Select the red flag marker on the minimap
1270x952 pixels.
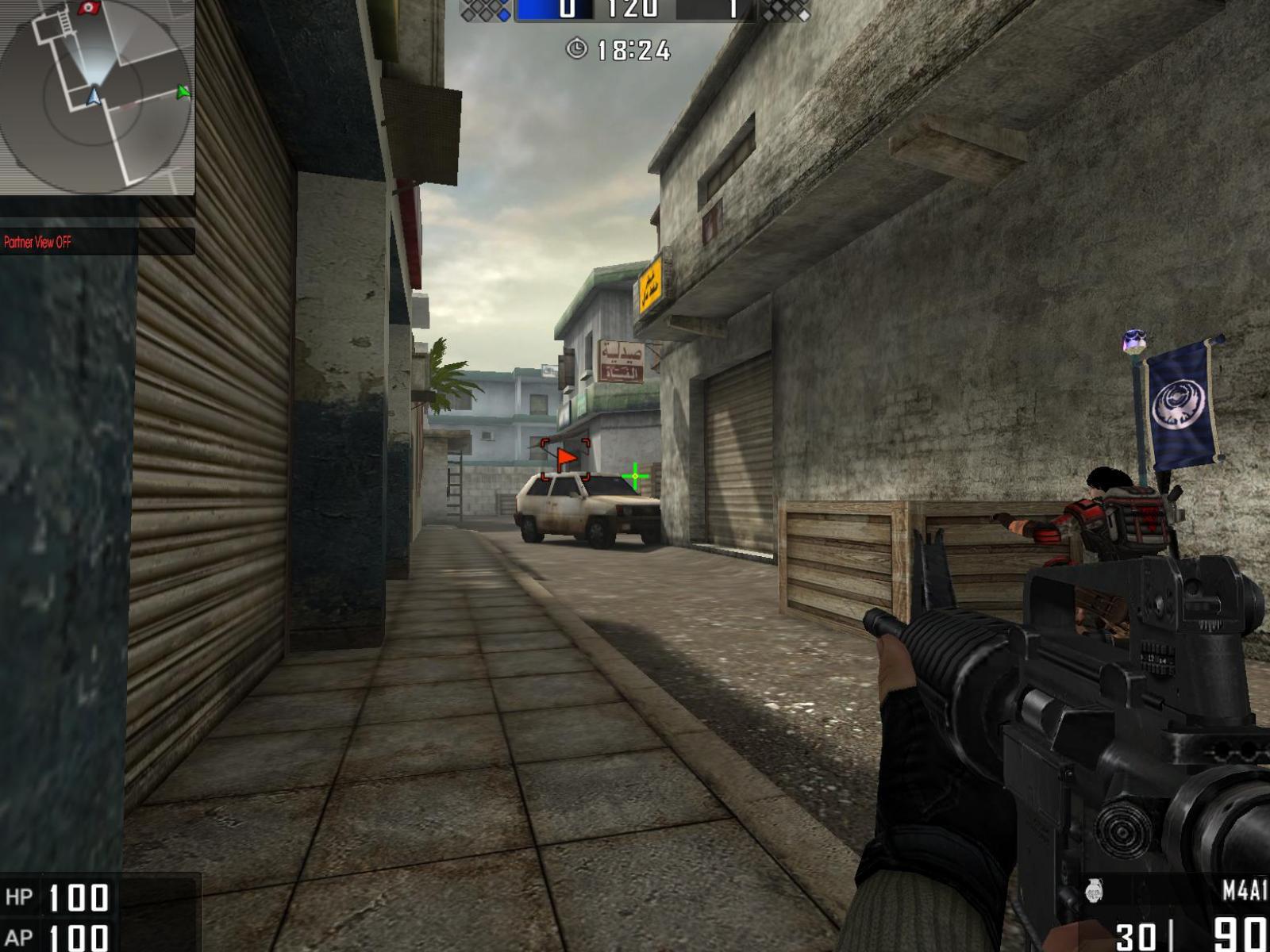(x=87, y=8)
